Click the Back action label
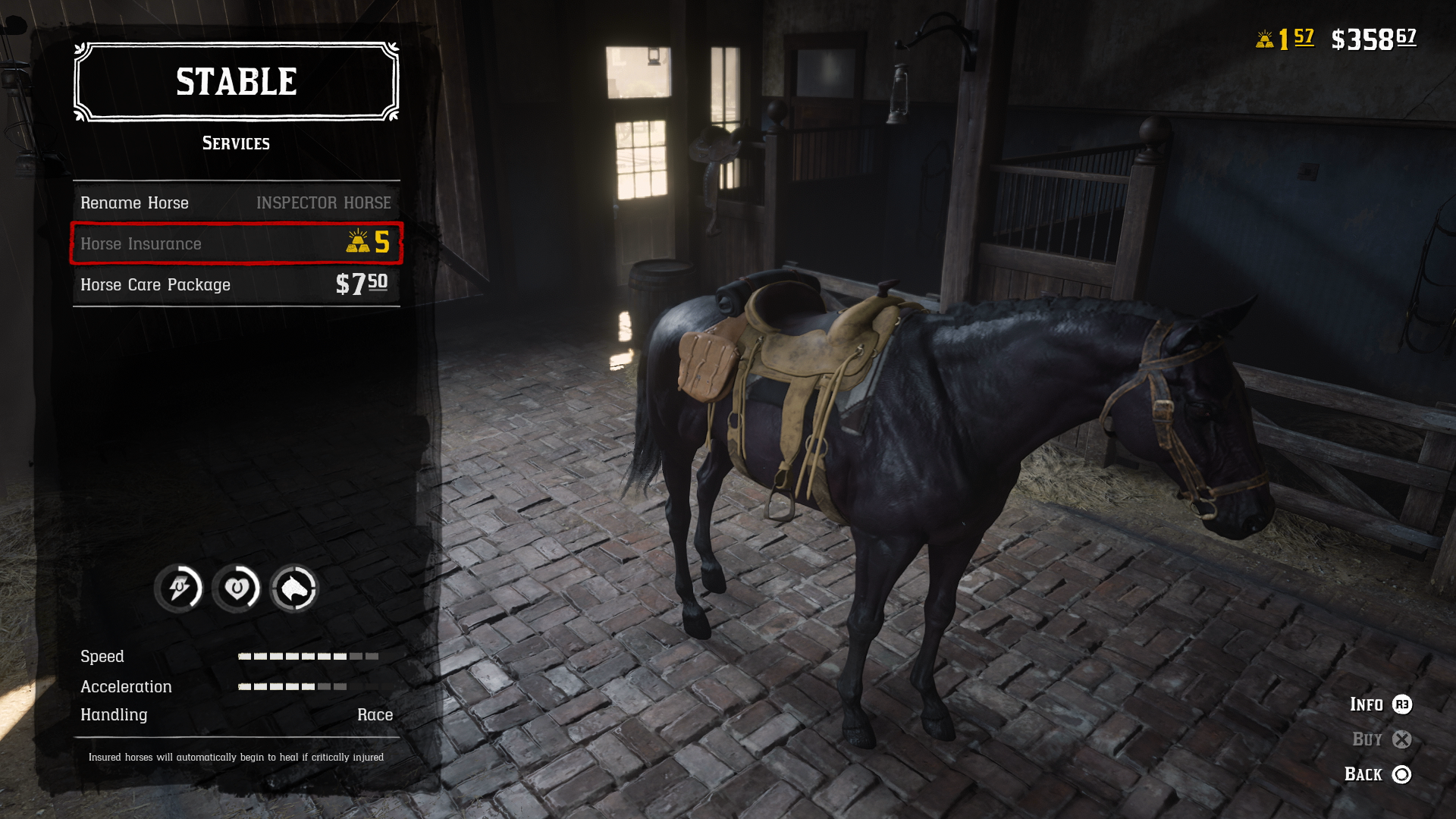Image resolution: width=1456 pixels, height=819 pixels. (1364, 774)
